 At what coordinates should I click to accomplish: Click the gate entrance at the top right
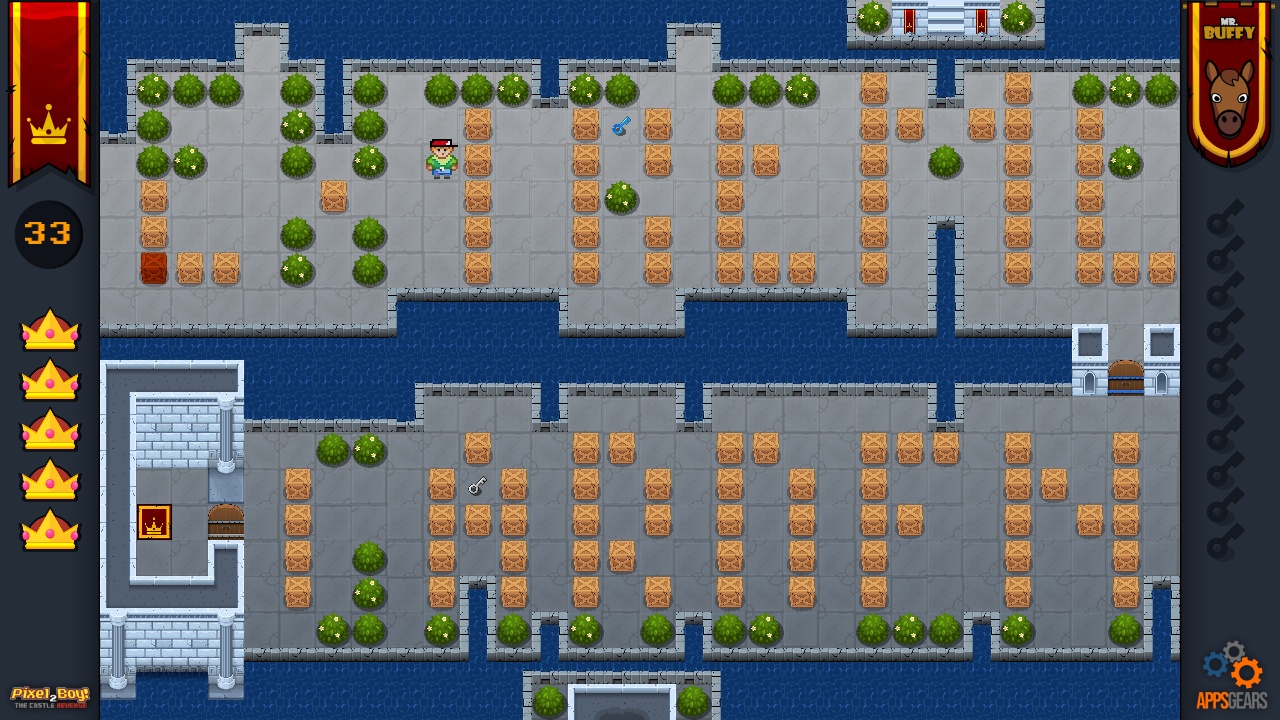[944, 18]
